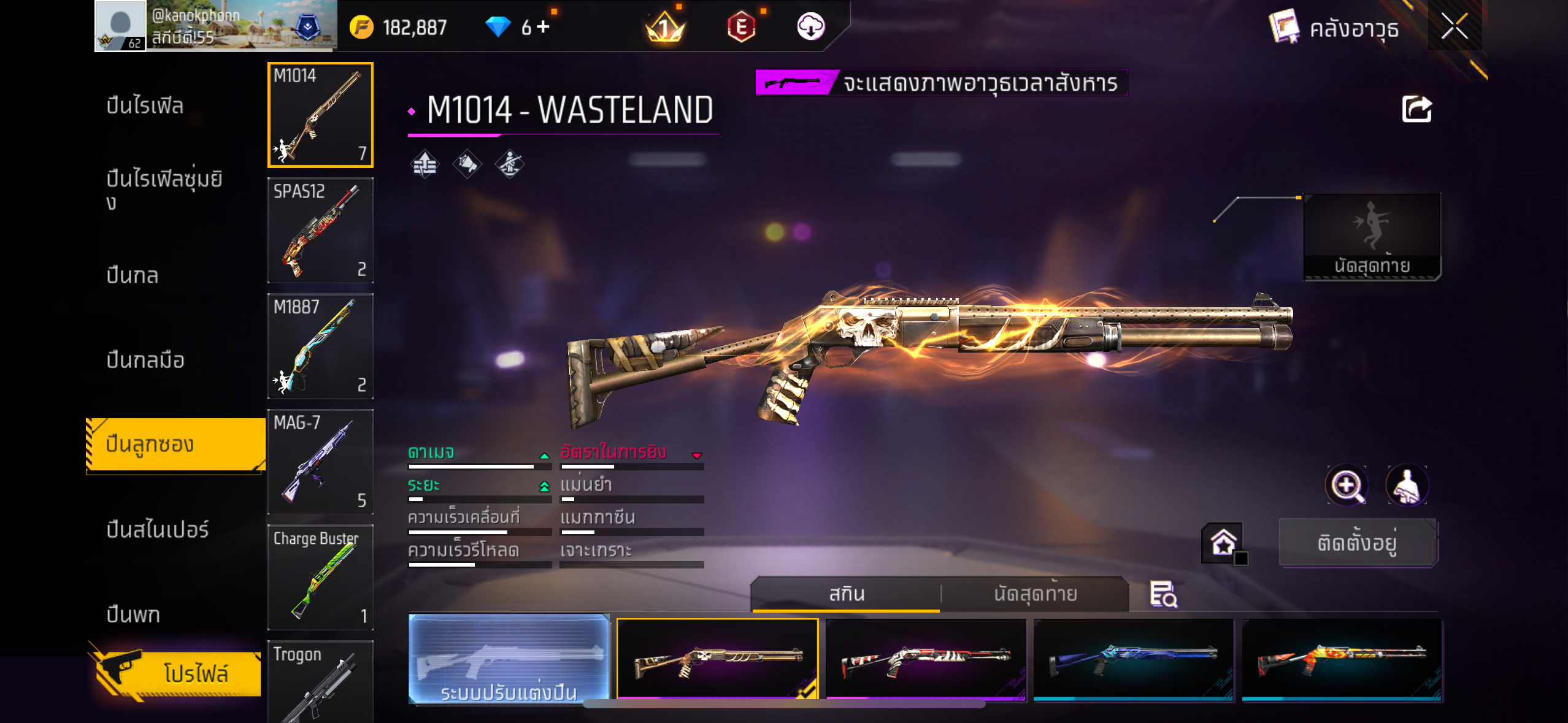Open the โปรไฟล์ profile button
Screen dimensions: 1568x723
pos(178,673)
